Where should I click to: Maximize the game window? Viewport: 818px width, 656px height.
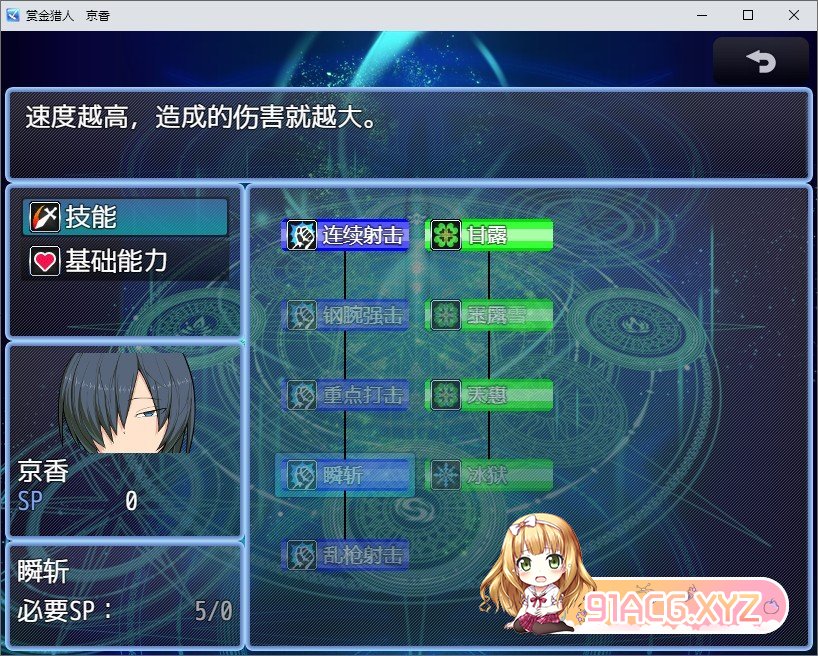pyautogui.click(x=747, y=15)
